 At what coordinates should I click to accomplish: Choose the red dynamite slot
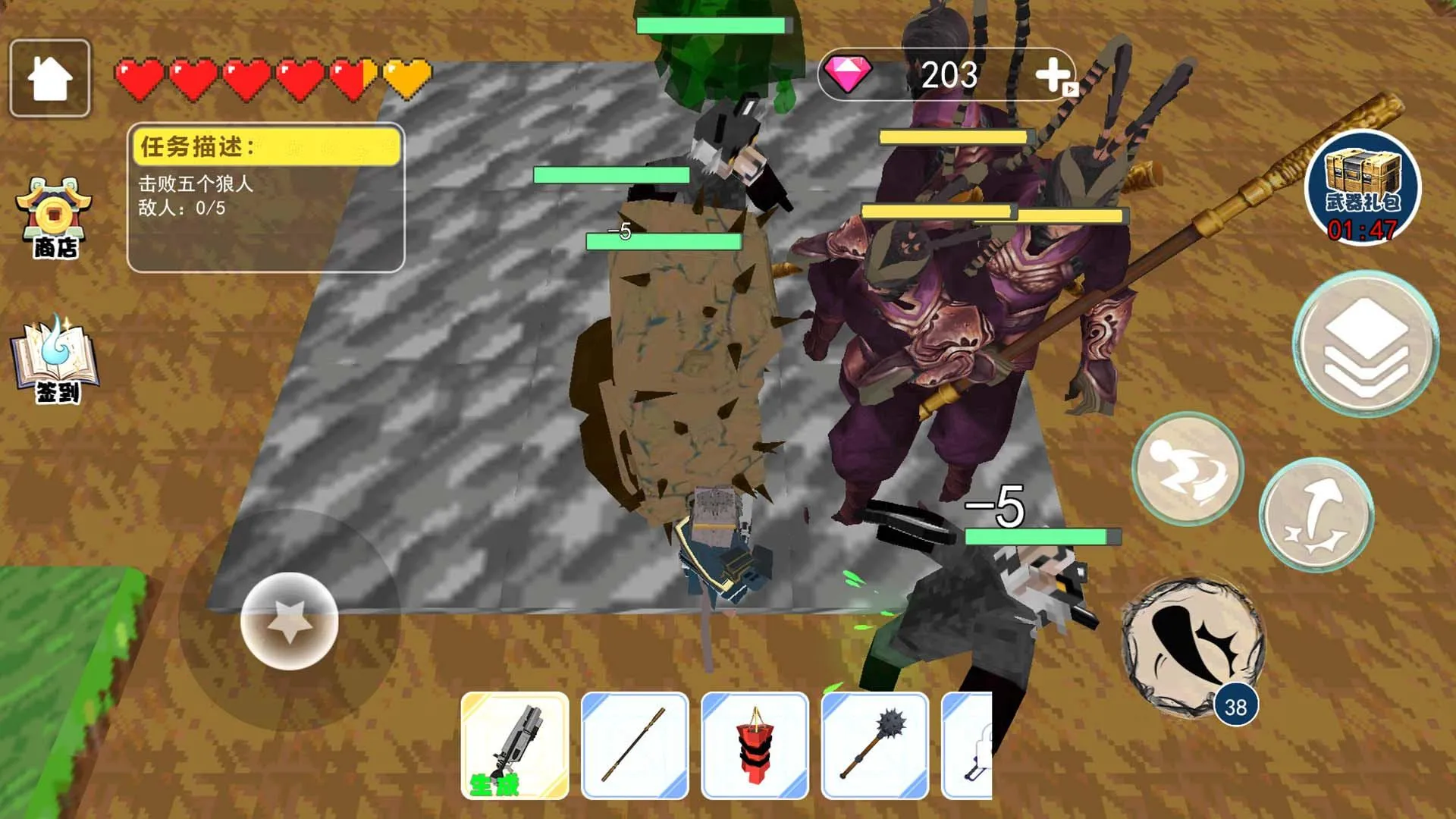755,745
